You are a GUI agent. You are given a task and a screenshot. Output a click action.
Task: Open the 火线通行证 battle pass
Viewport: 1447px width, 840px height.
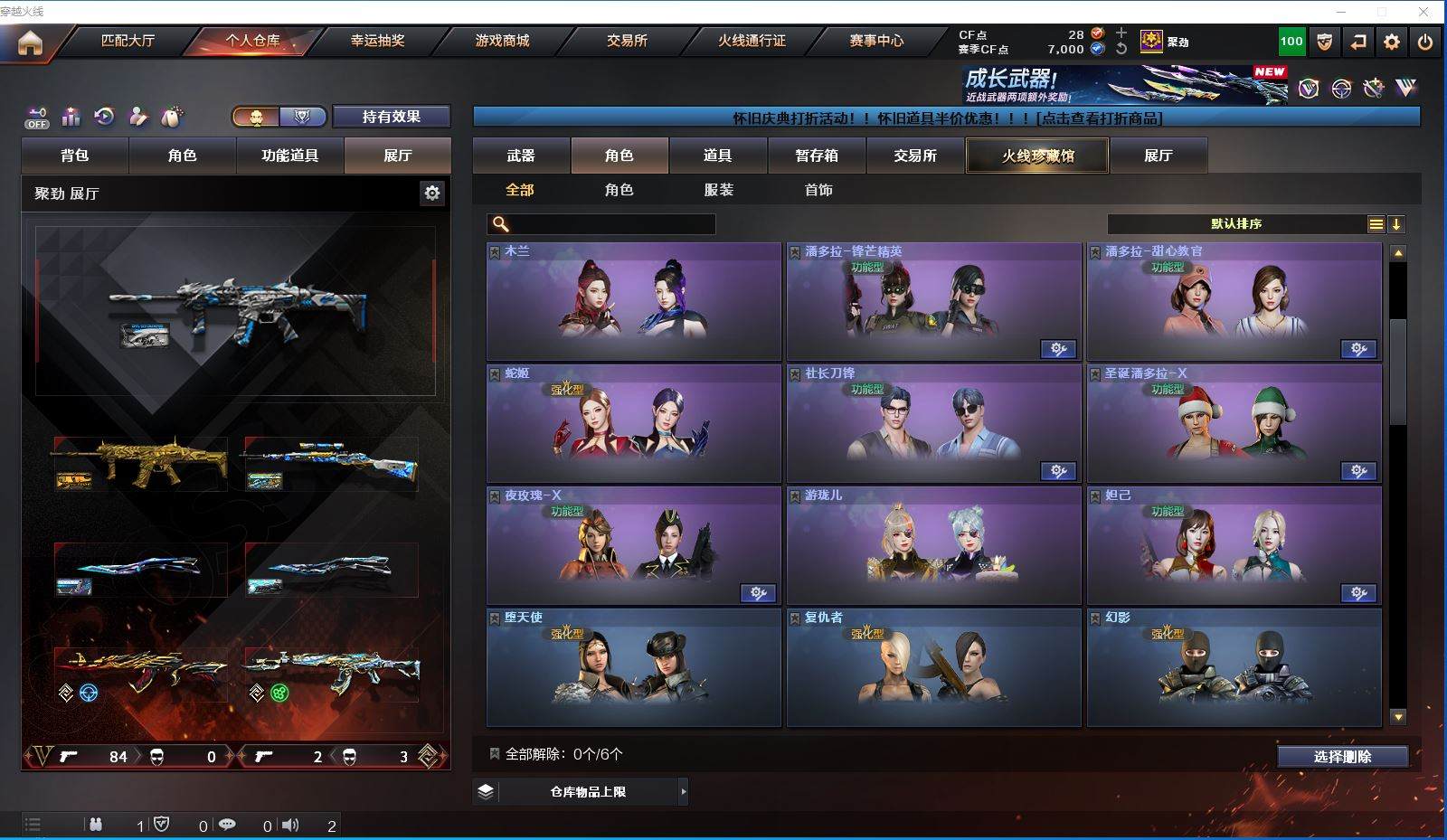click(752, 41)
